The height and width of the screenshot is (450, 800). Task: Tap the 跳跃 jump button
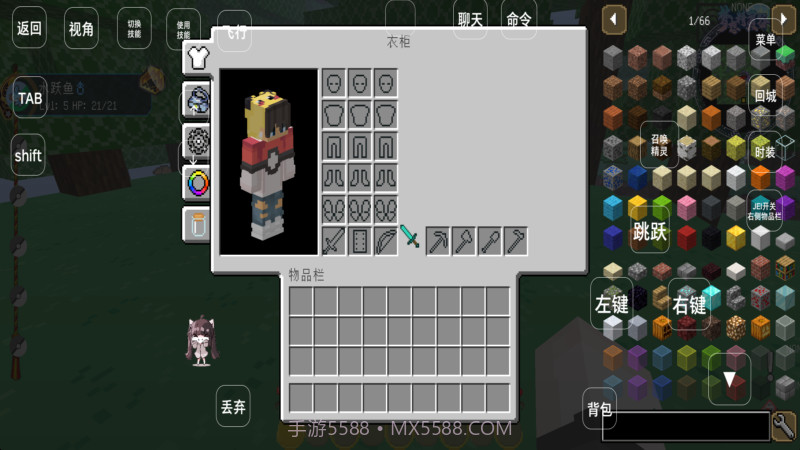650,232
